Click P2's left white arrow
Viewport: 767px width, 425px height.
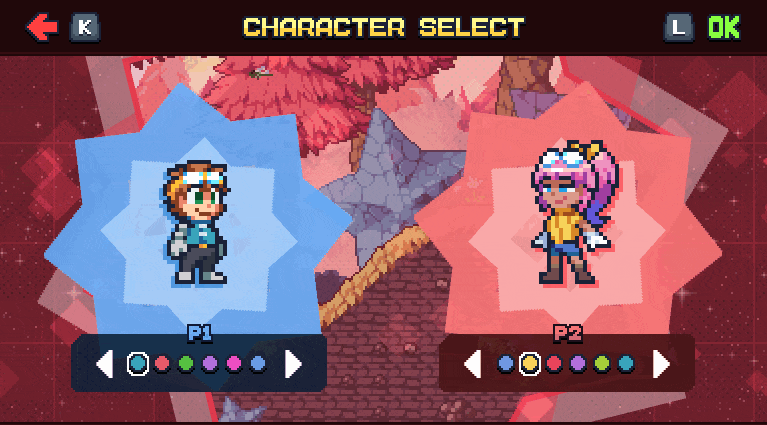(473, 364)
